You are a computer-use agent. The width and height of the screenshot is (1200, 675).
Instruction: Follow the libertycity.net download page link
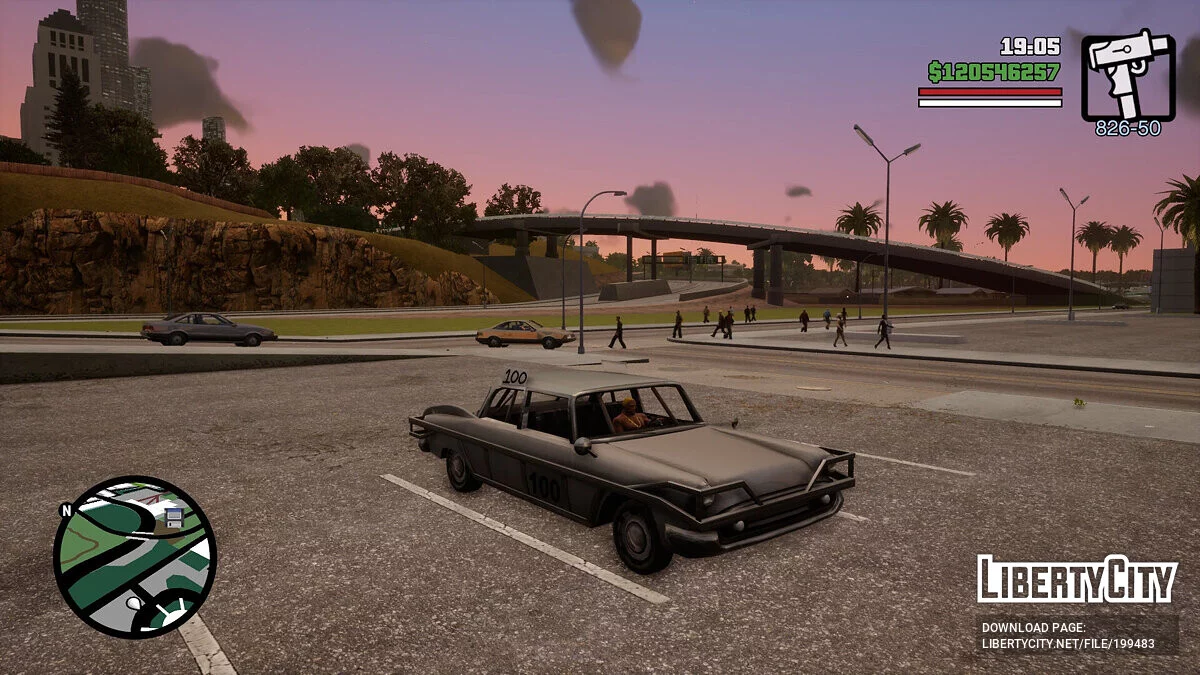pyautogui.click(x=1067, y=644)
